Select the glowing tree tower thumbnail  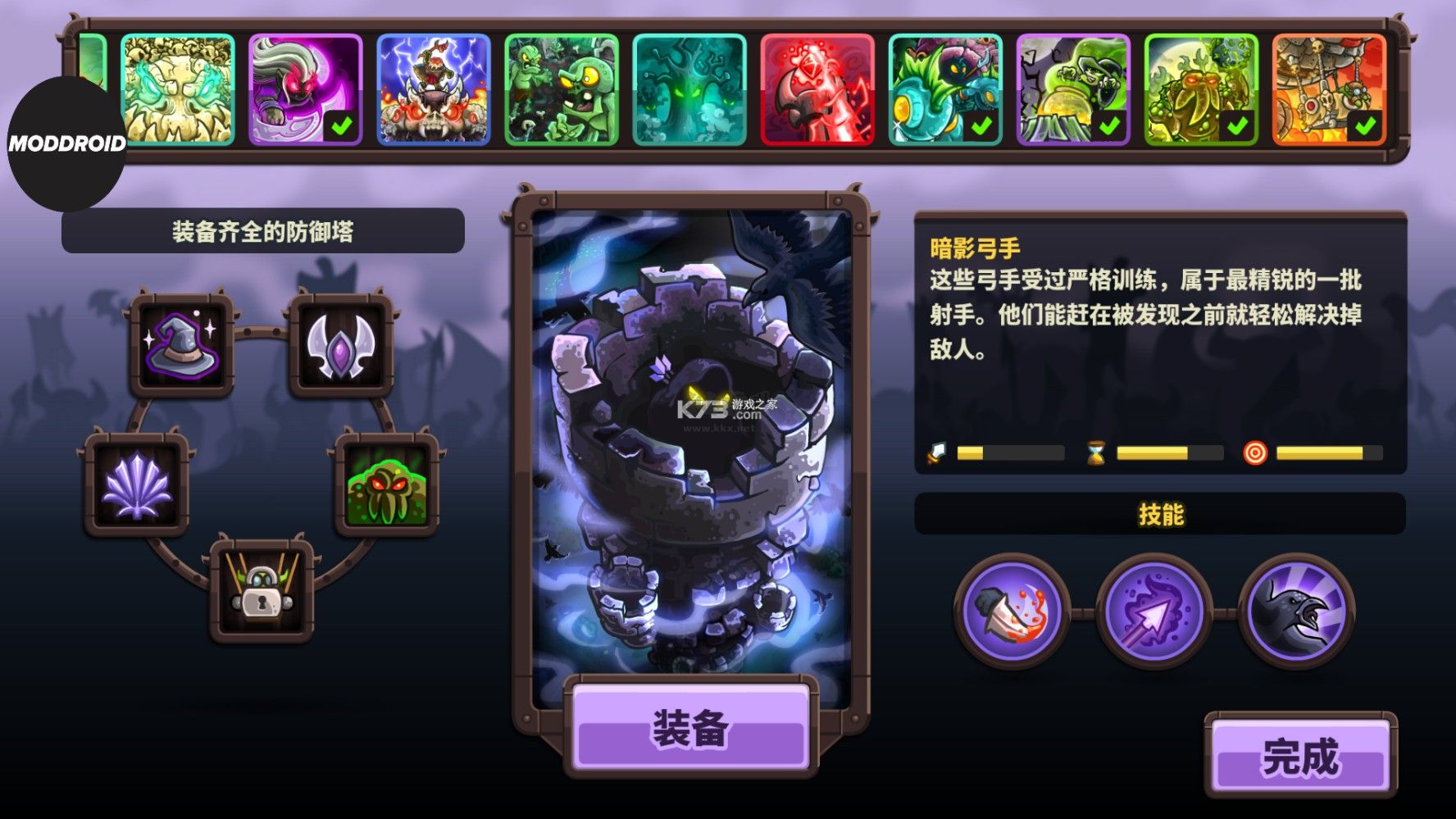pos(689,90)
